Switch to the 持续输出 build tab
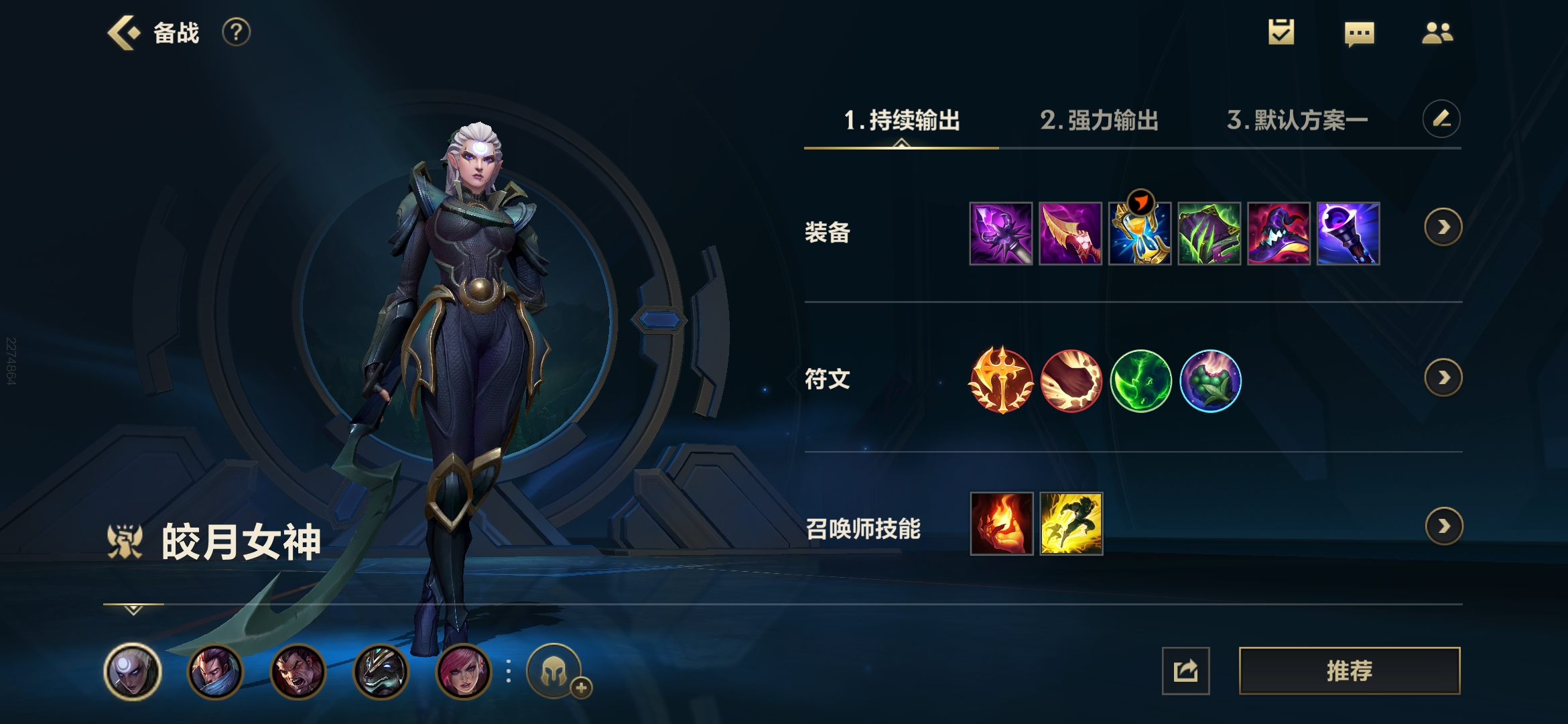The image size is (1568, 724). 901,121
